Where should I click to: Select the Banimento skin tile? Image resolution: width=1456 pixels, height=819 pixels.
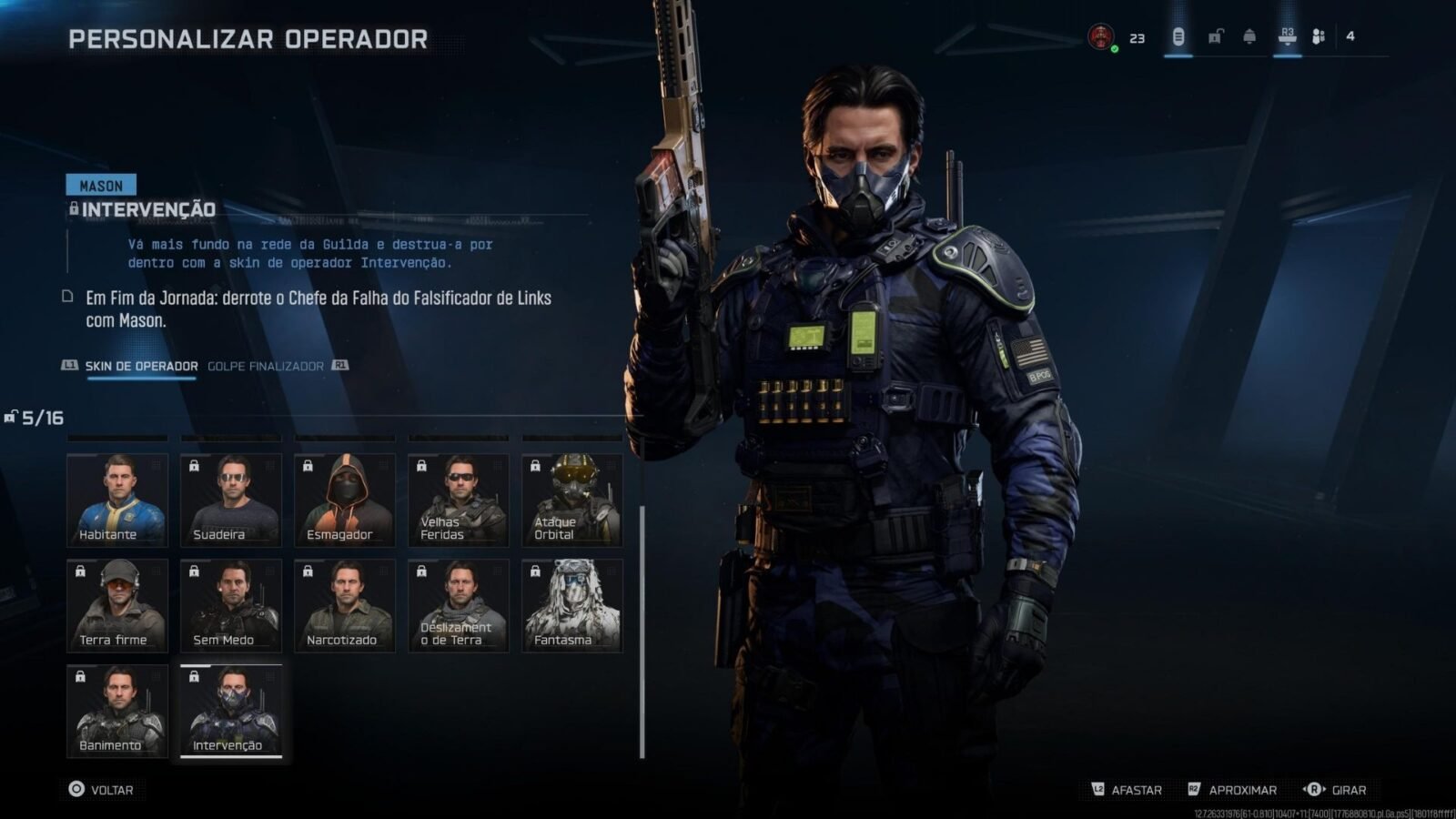(117, 711)
